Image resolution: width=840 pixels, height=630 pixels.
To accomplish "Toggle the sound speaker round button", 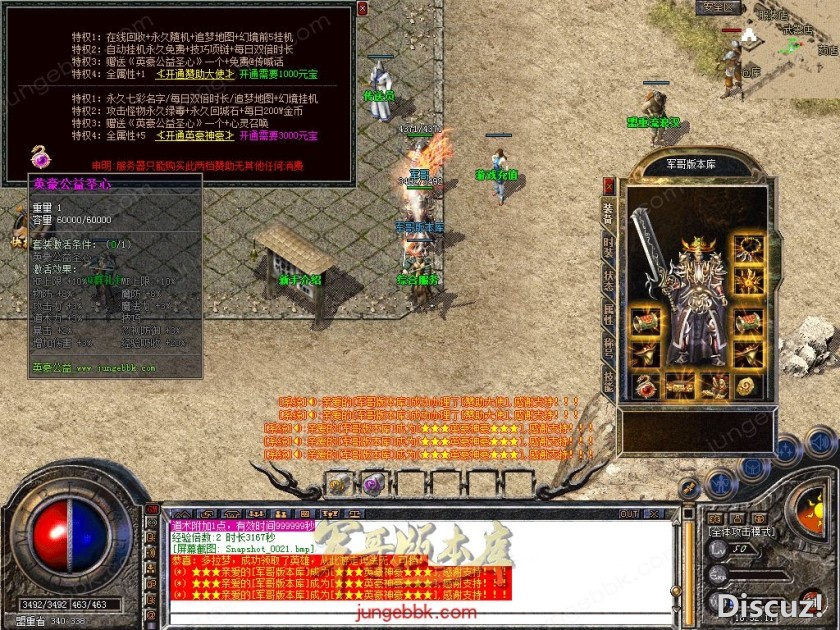I will [818, 441].
